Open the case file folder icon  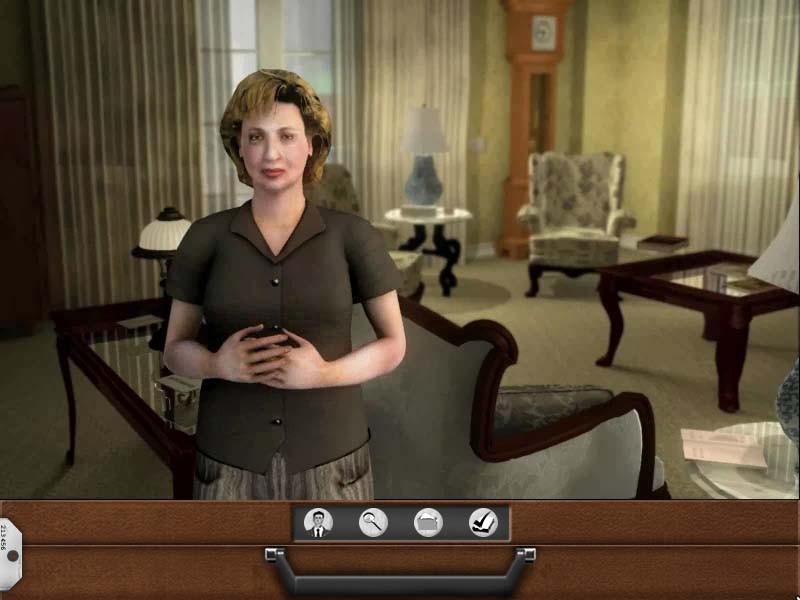pos(428,522)
